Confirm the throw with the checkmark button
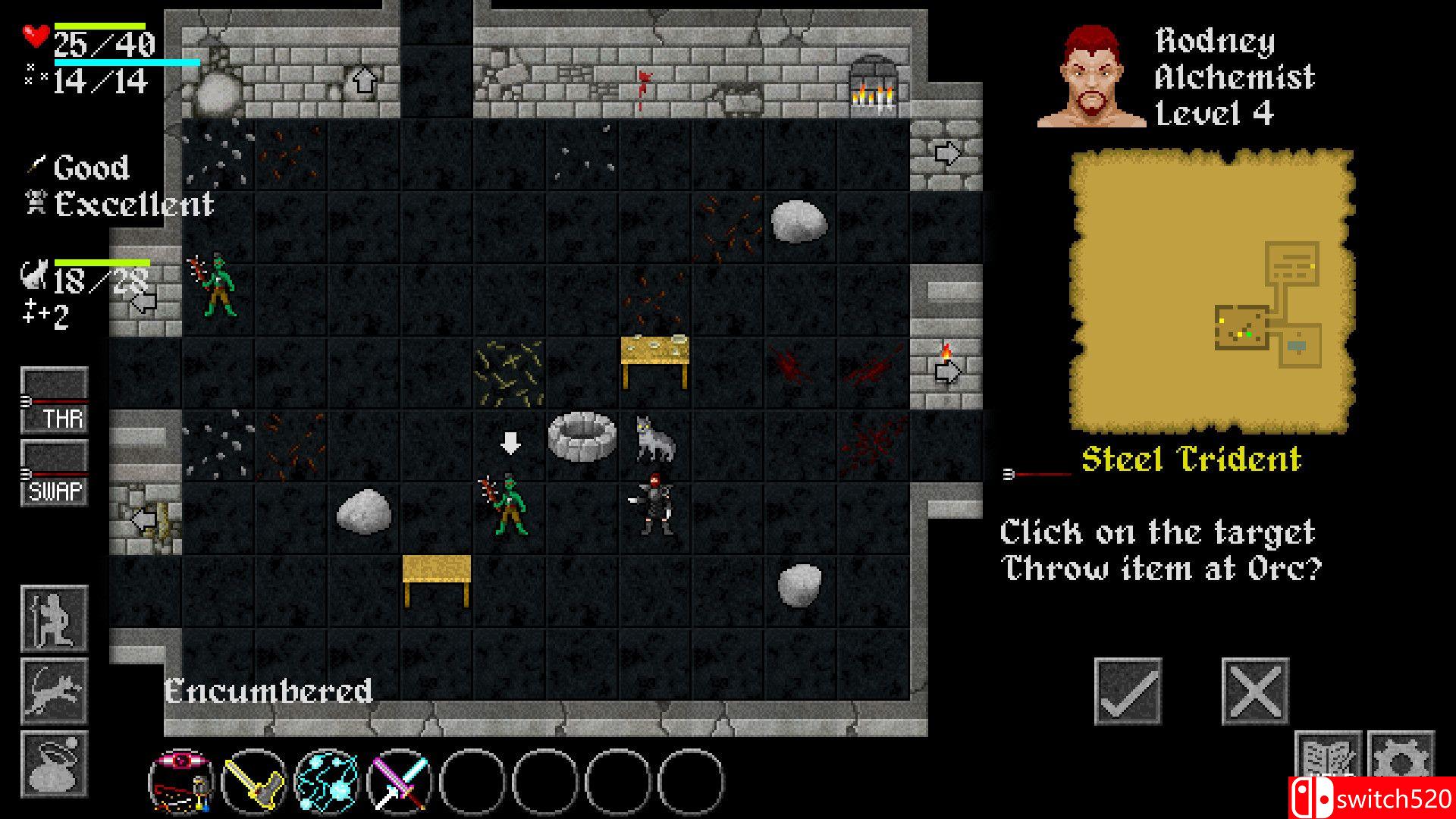 1128,691
